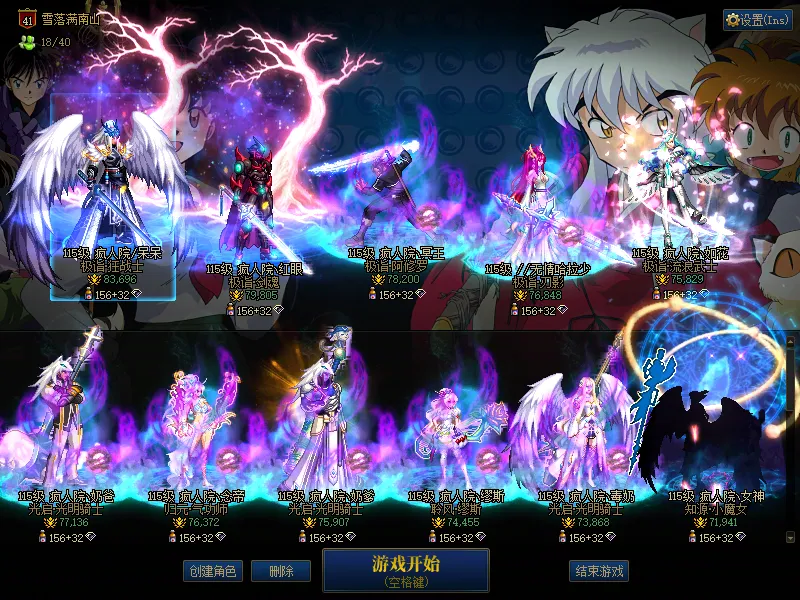The image size is (800, 600).
Task: Pick the 极诣刃影 character with 76,848 fame
Action: point(535,210)
